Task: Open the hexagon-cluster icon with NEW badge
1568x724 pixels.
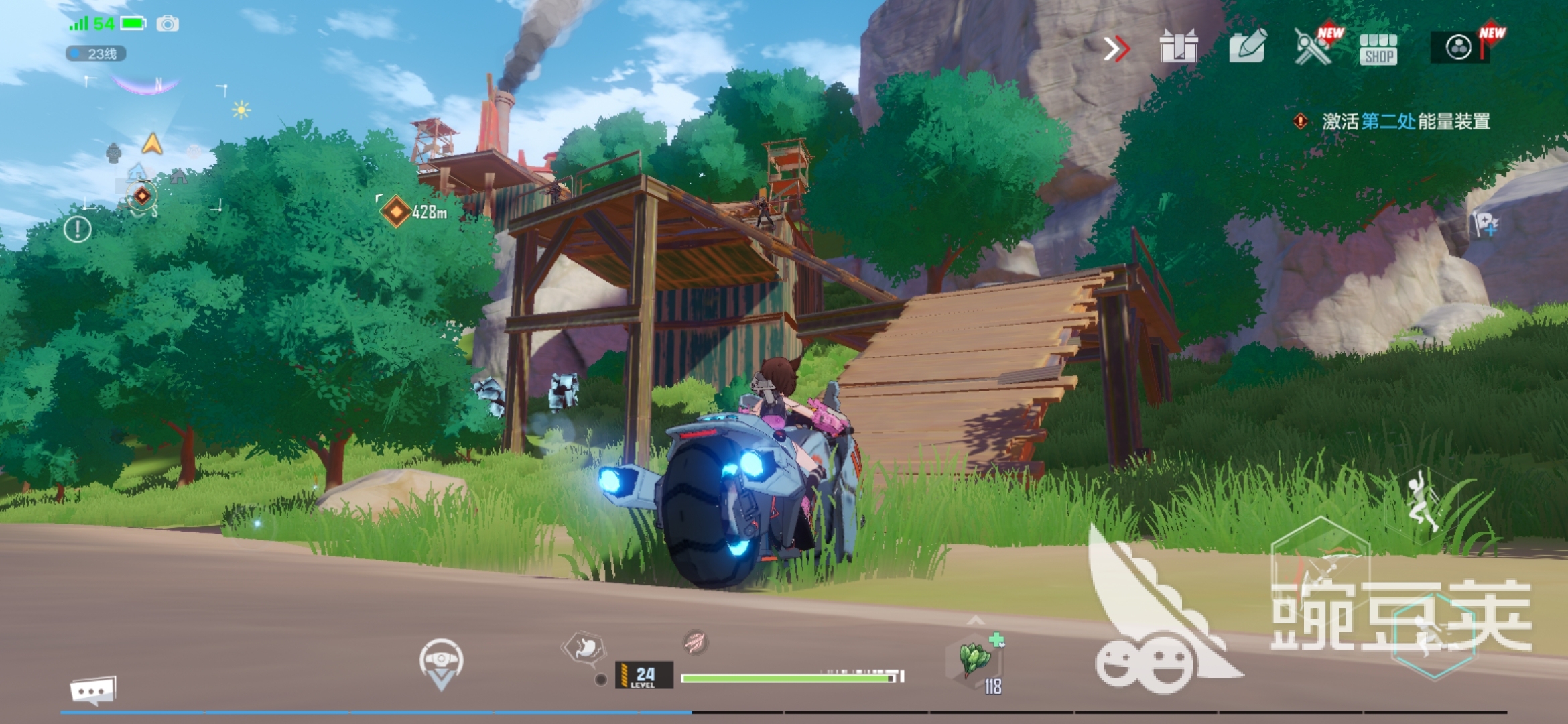Action: pyautogui.click(x=1459, y=48)
